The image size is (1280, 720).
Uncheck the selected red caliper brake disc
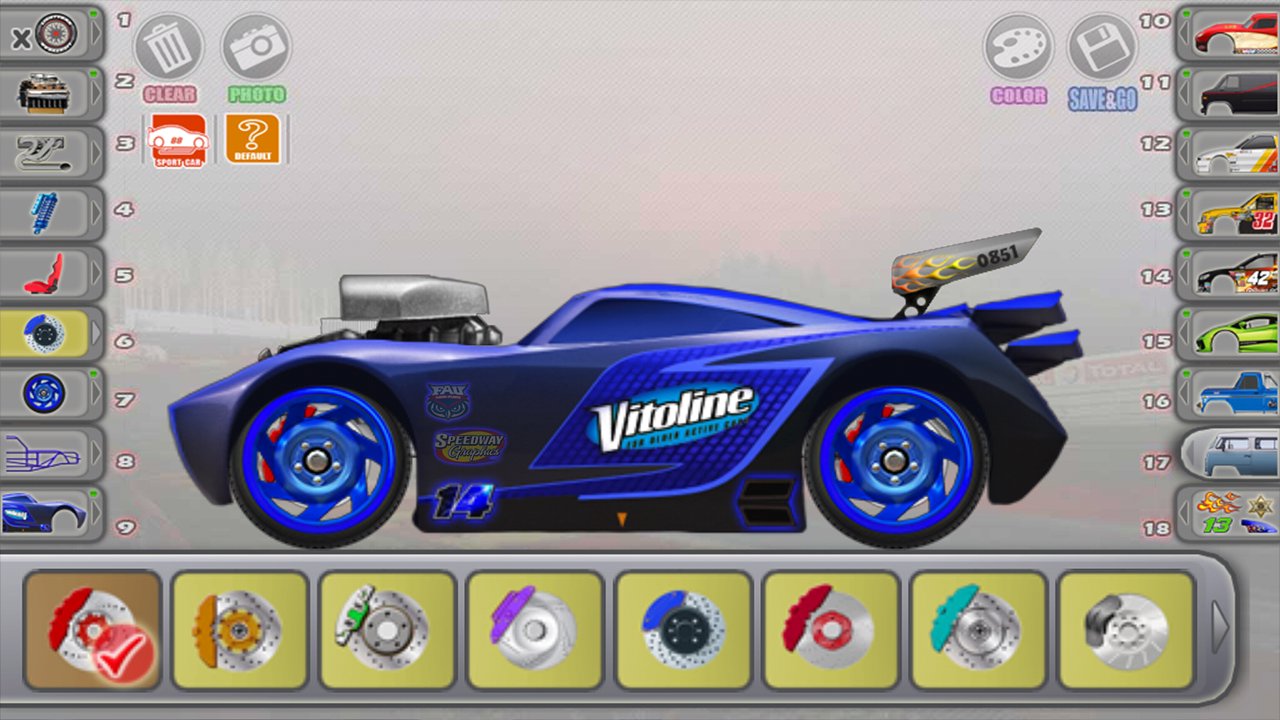pos(92,625)
